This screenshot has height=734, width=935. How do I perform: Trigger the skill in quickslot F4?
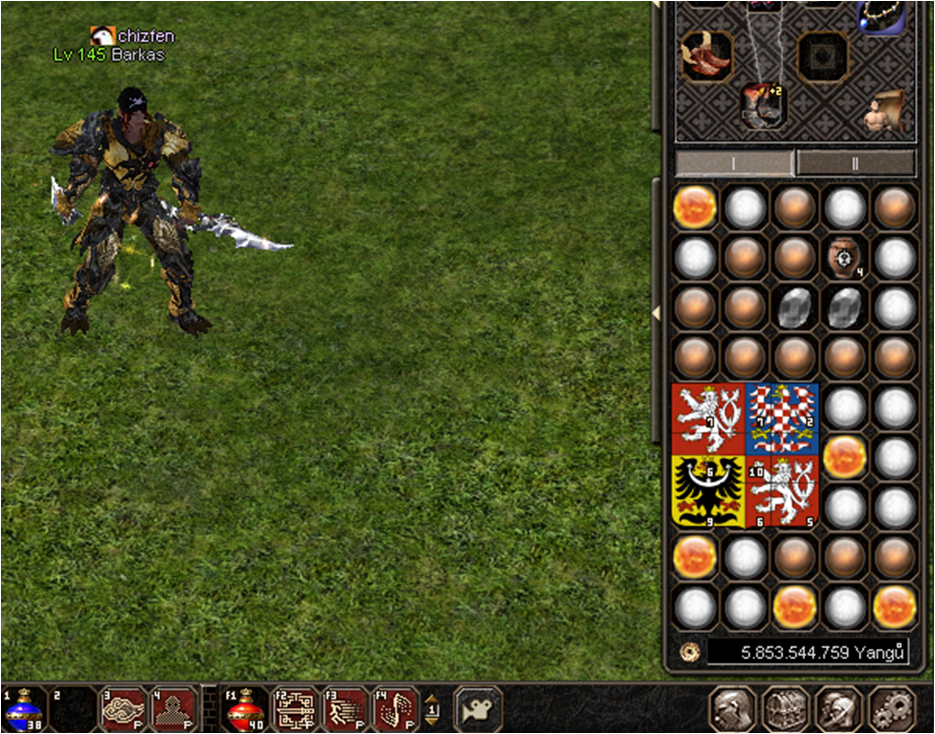tap(397, 708)
